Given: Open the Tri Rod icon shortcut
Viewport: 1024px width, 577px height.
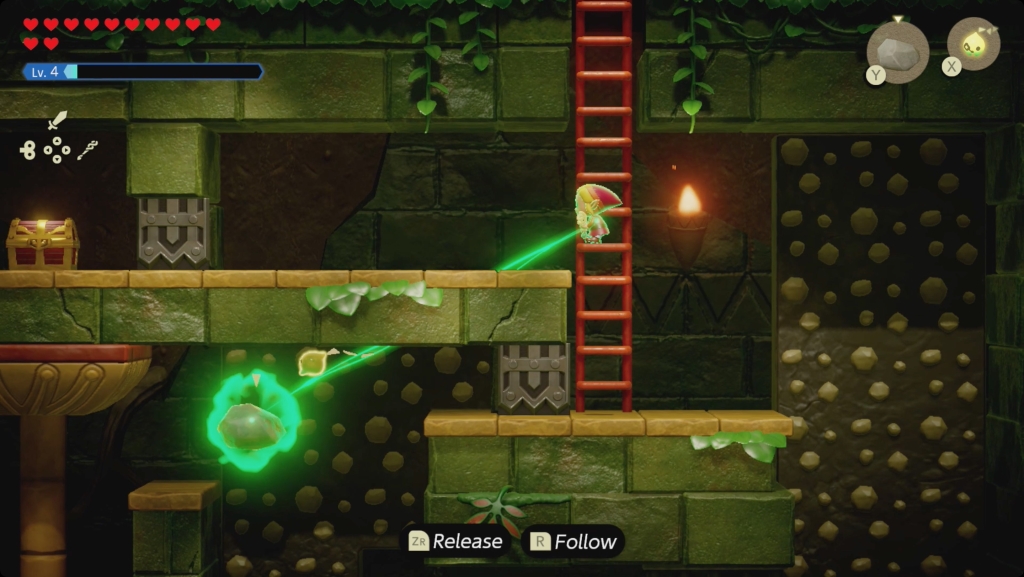Looking at the screenshot, I should coord(87,150).
